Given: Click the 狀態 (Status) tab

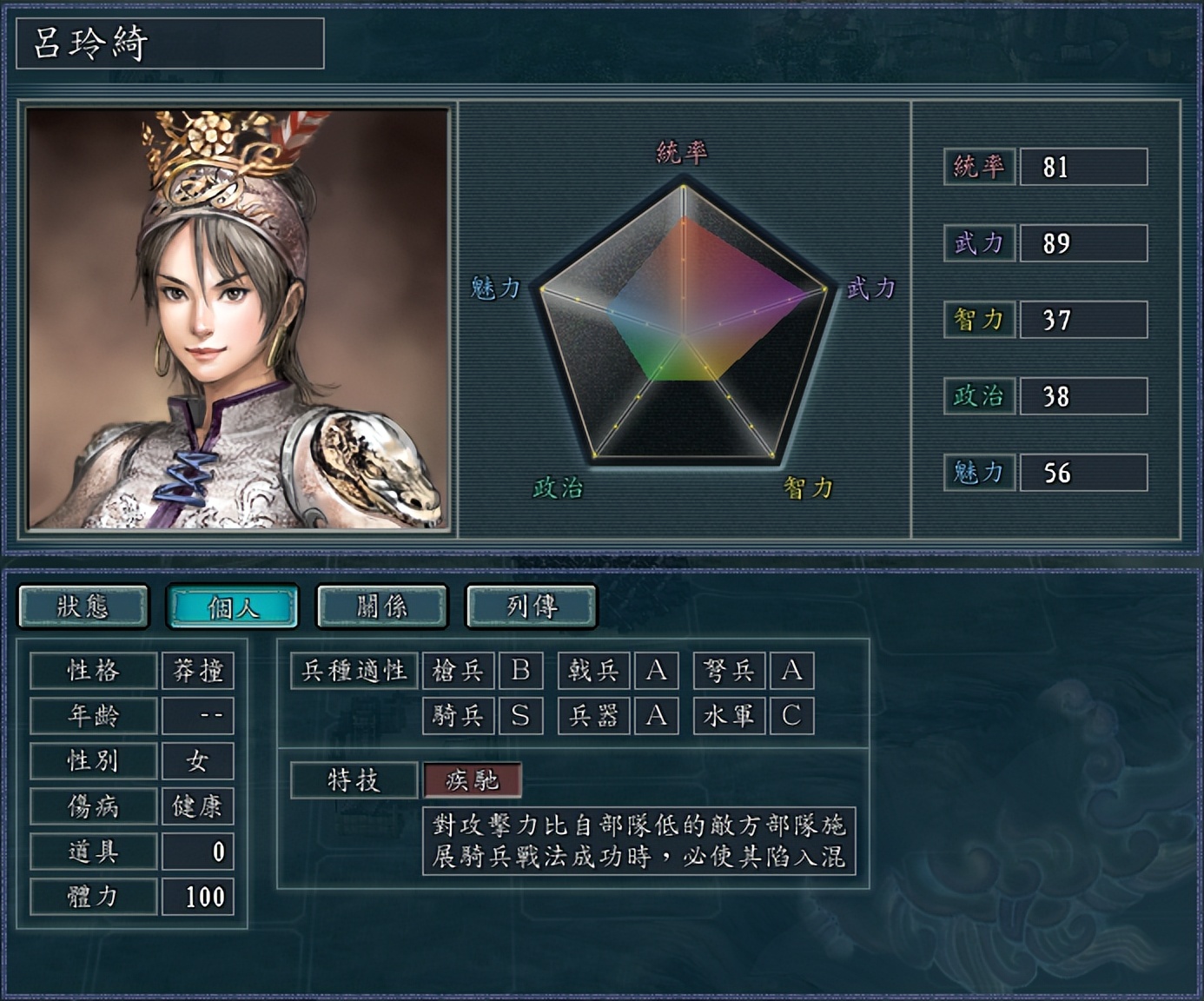Looking at the screenshot, I should tap(84, 607).
